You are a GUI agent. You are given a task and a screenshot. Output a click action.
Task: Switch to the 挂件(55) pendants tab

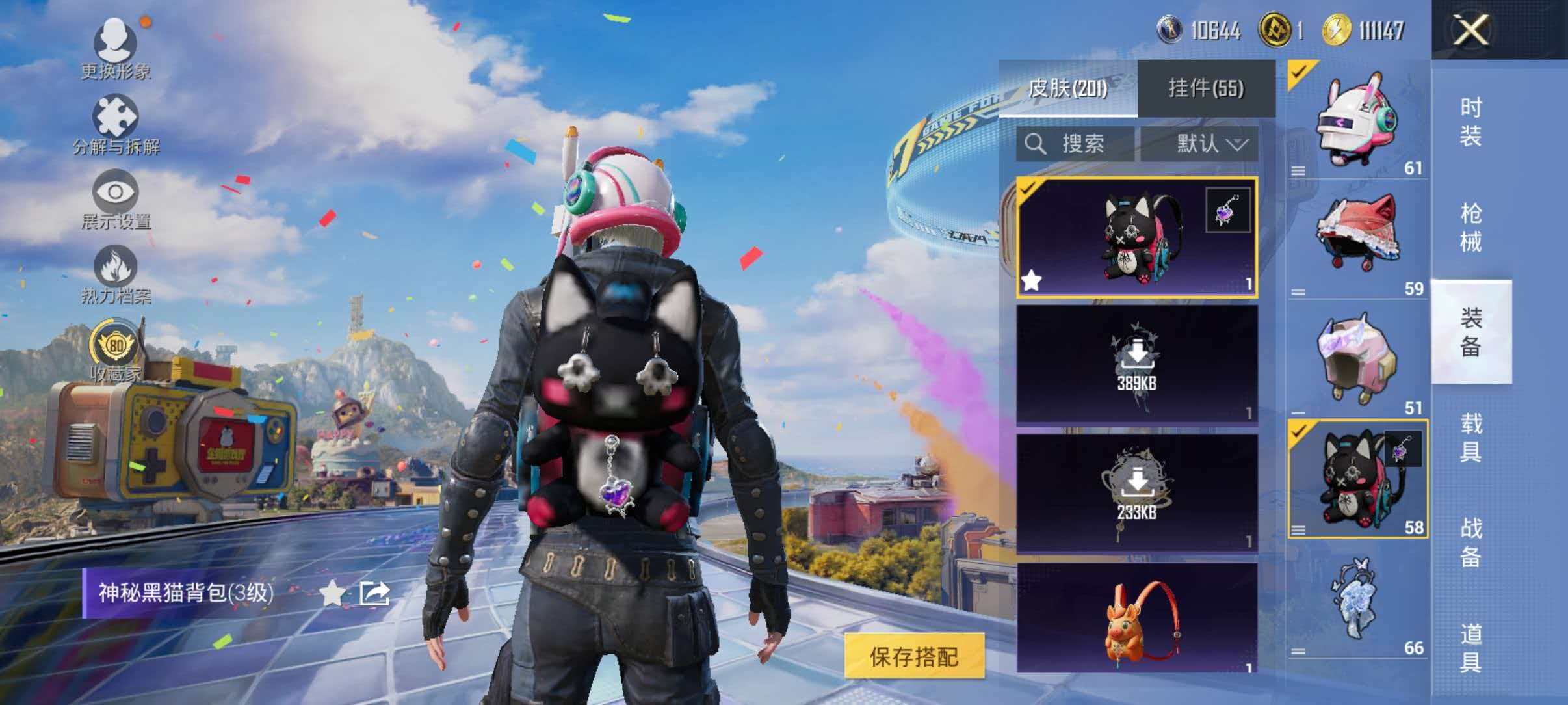[x=1207, y=88]
